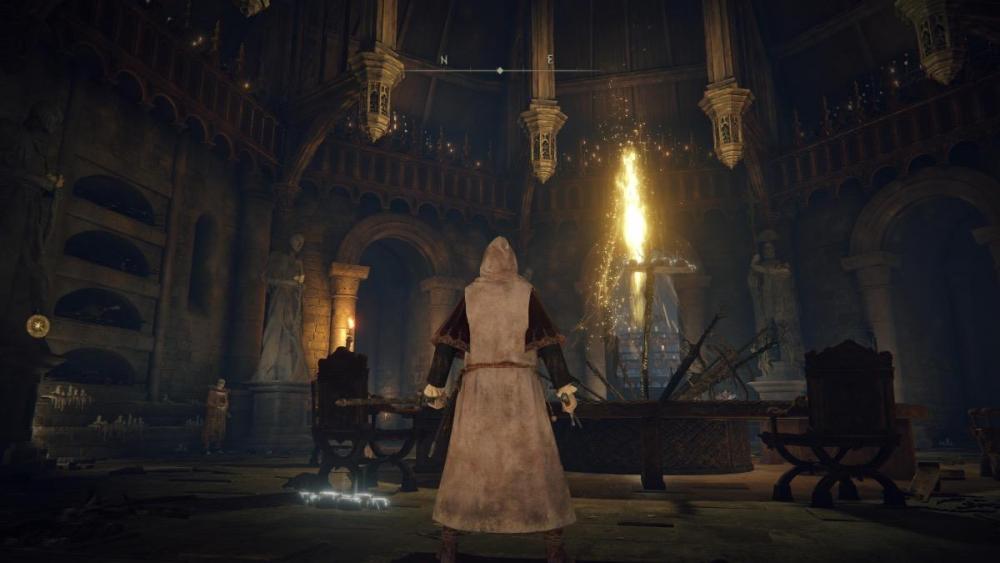Click the compass bar's center diamond marker
Screen dimensions: 1000x563
(500, 71)
